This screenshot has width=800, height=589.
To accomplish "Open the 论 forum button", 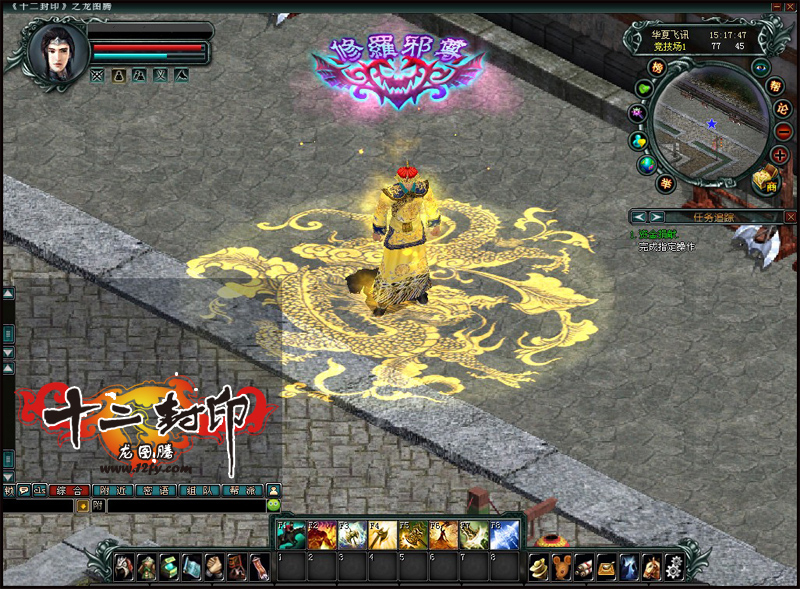I will 782,108.
